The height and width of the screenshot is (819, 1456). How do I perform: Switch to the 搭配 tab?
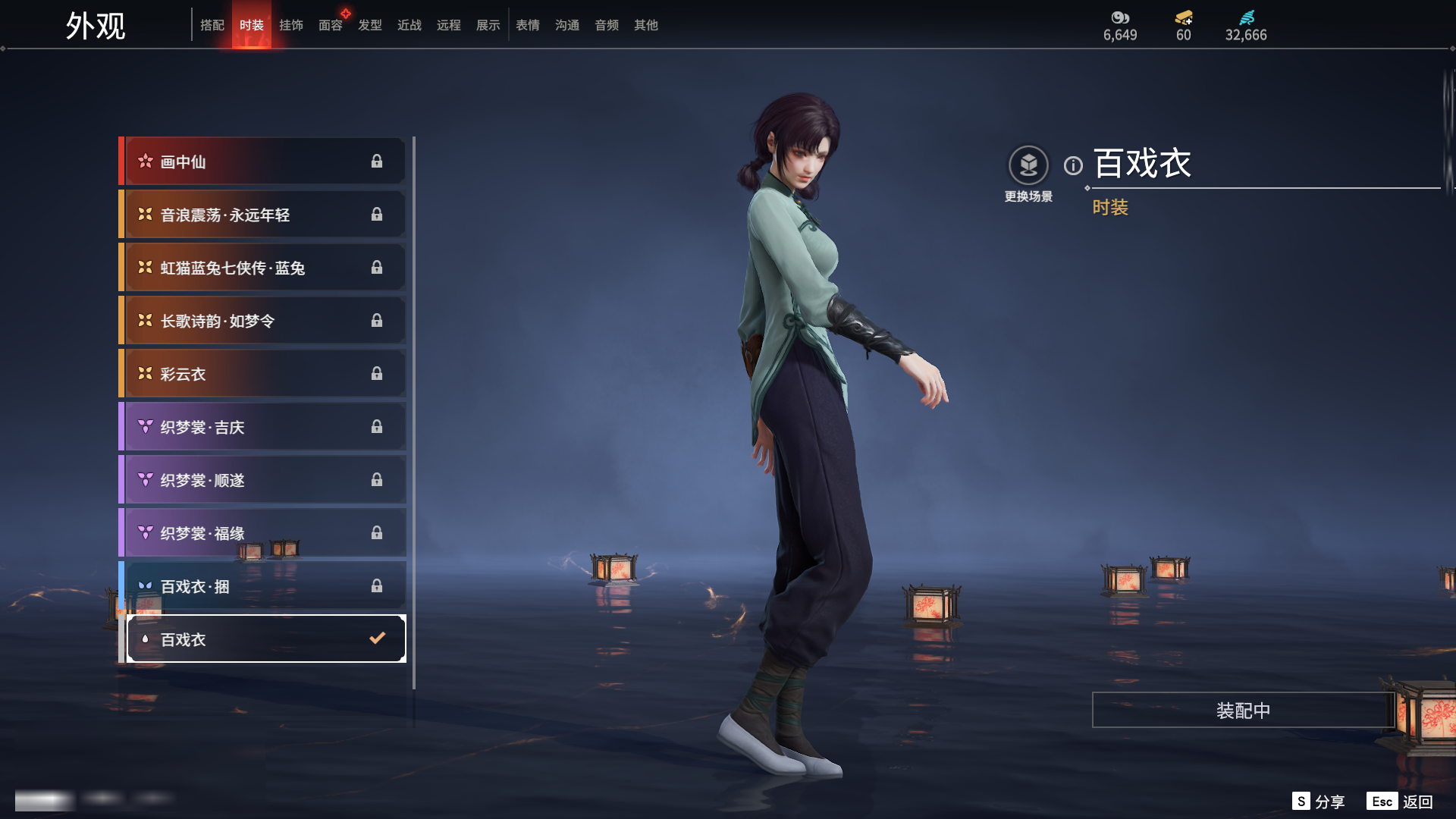point(212,25)
